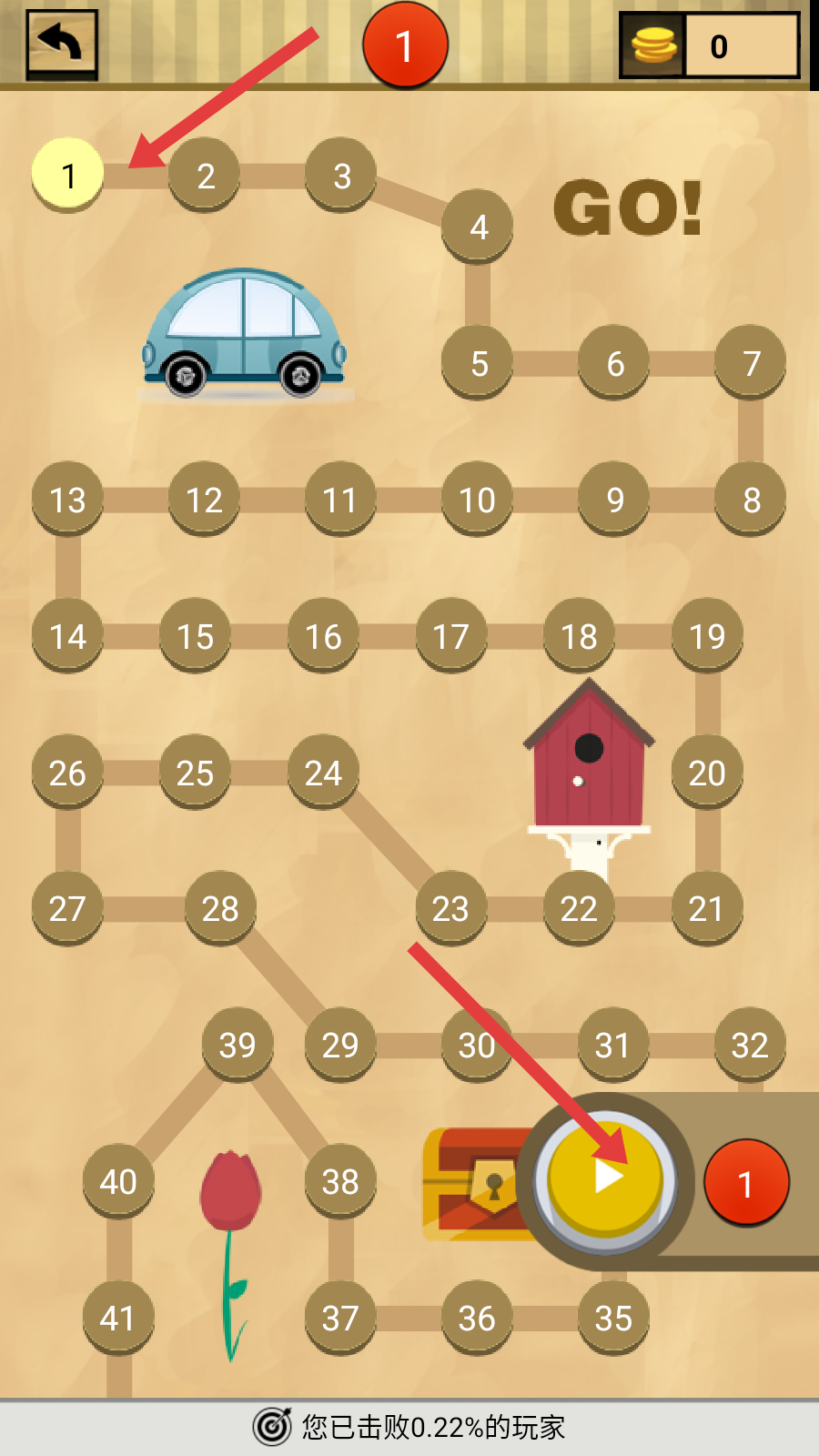Select level 28 node
The height and width of the screenshot is (1456, 819).
coord(220,907)
